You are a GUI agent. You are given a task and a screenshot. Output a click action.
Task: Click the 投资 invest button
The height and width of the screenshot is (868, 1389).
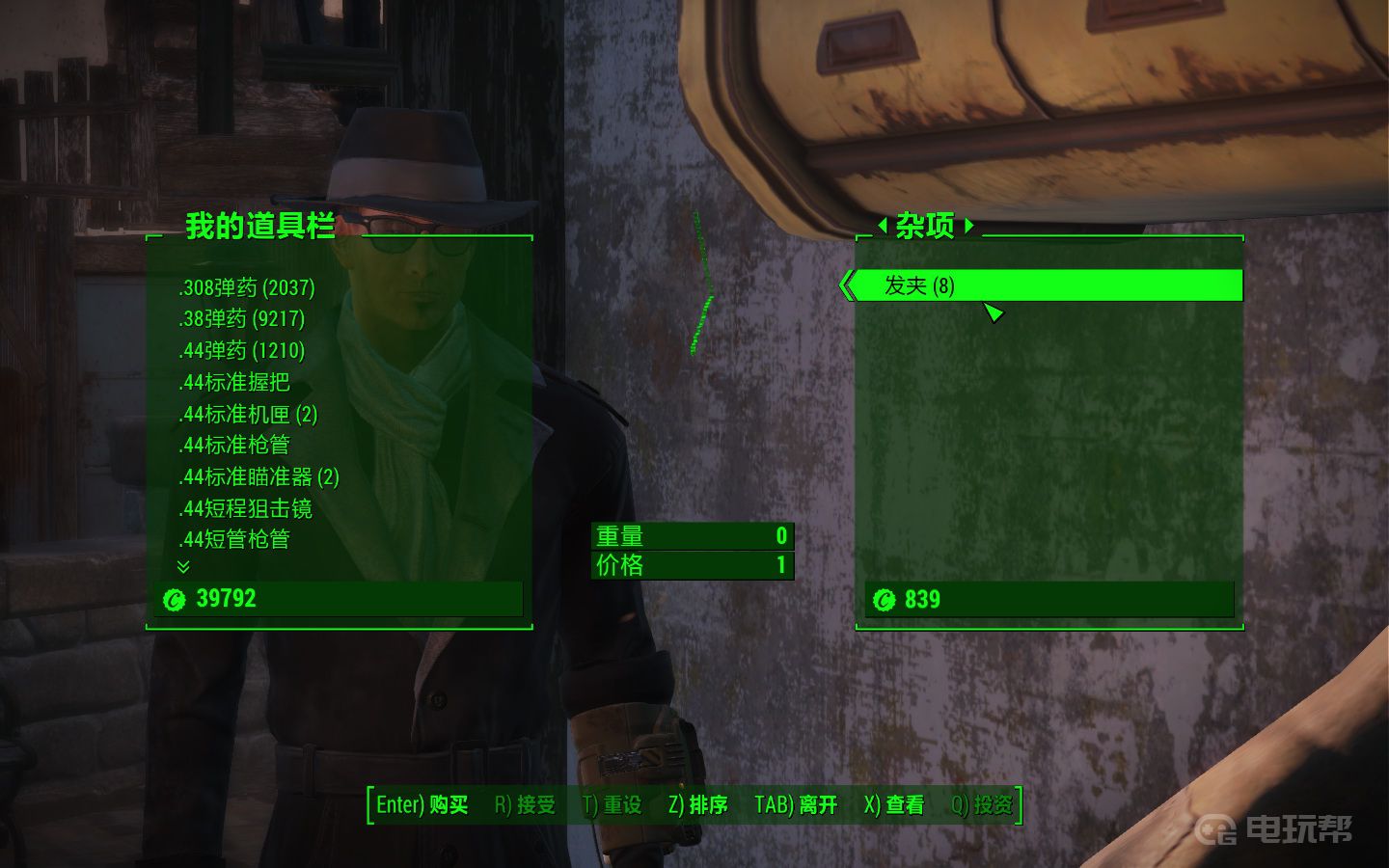982,805
